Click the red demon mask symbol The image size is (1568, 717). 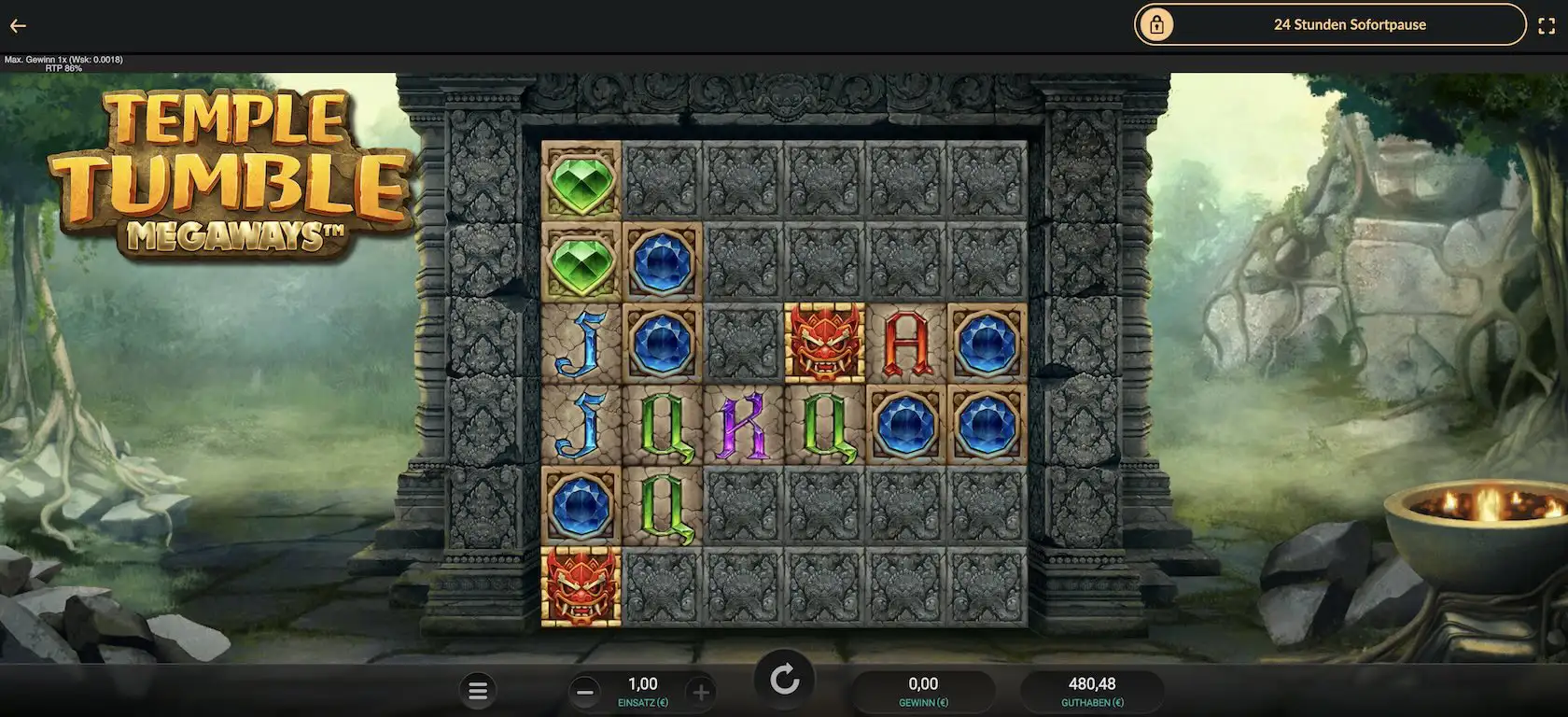[x=823, y=342]
